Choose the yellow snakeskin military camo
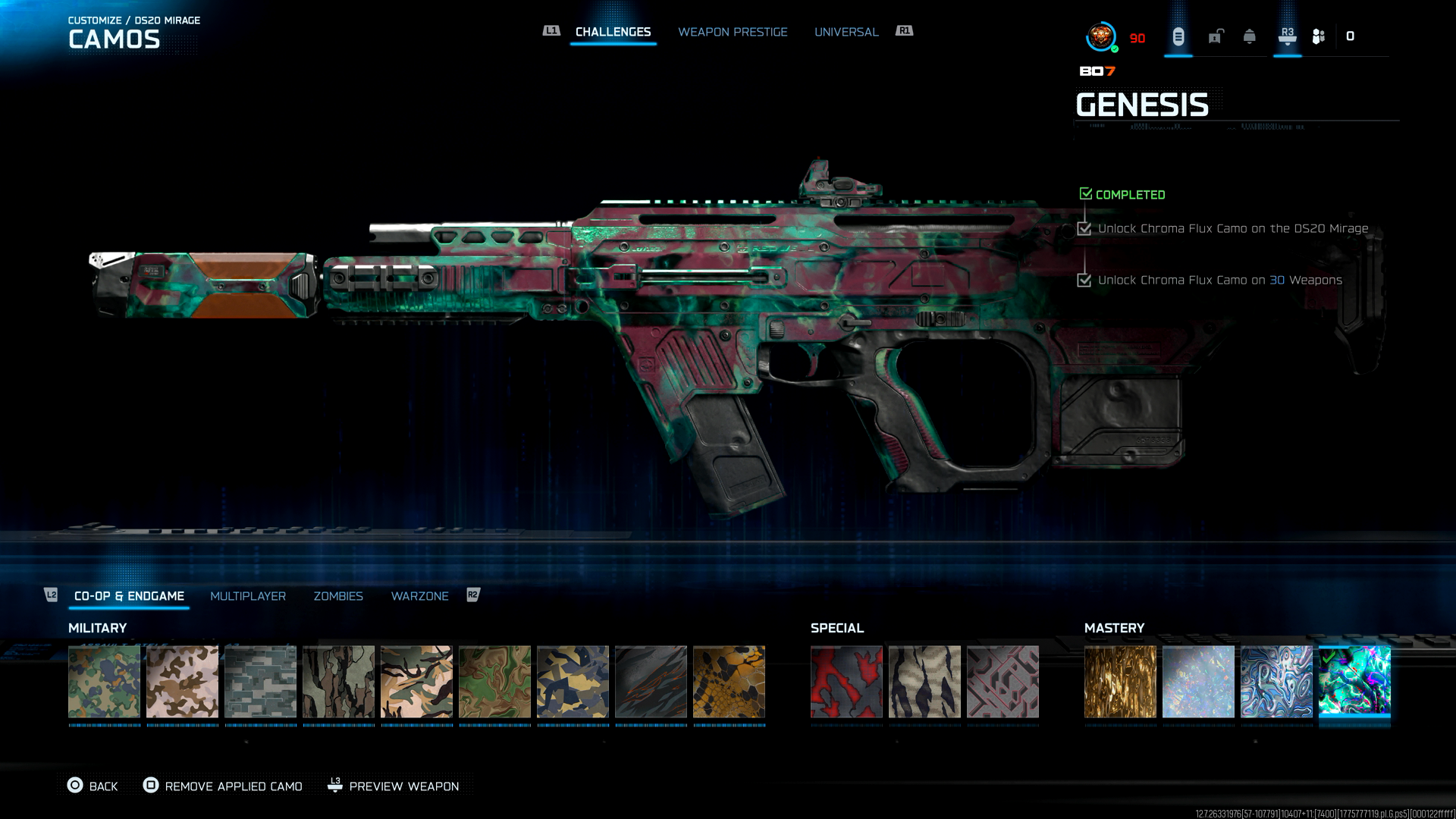This screenshot has height=819, width=1456. 729,682
